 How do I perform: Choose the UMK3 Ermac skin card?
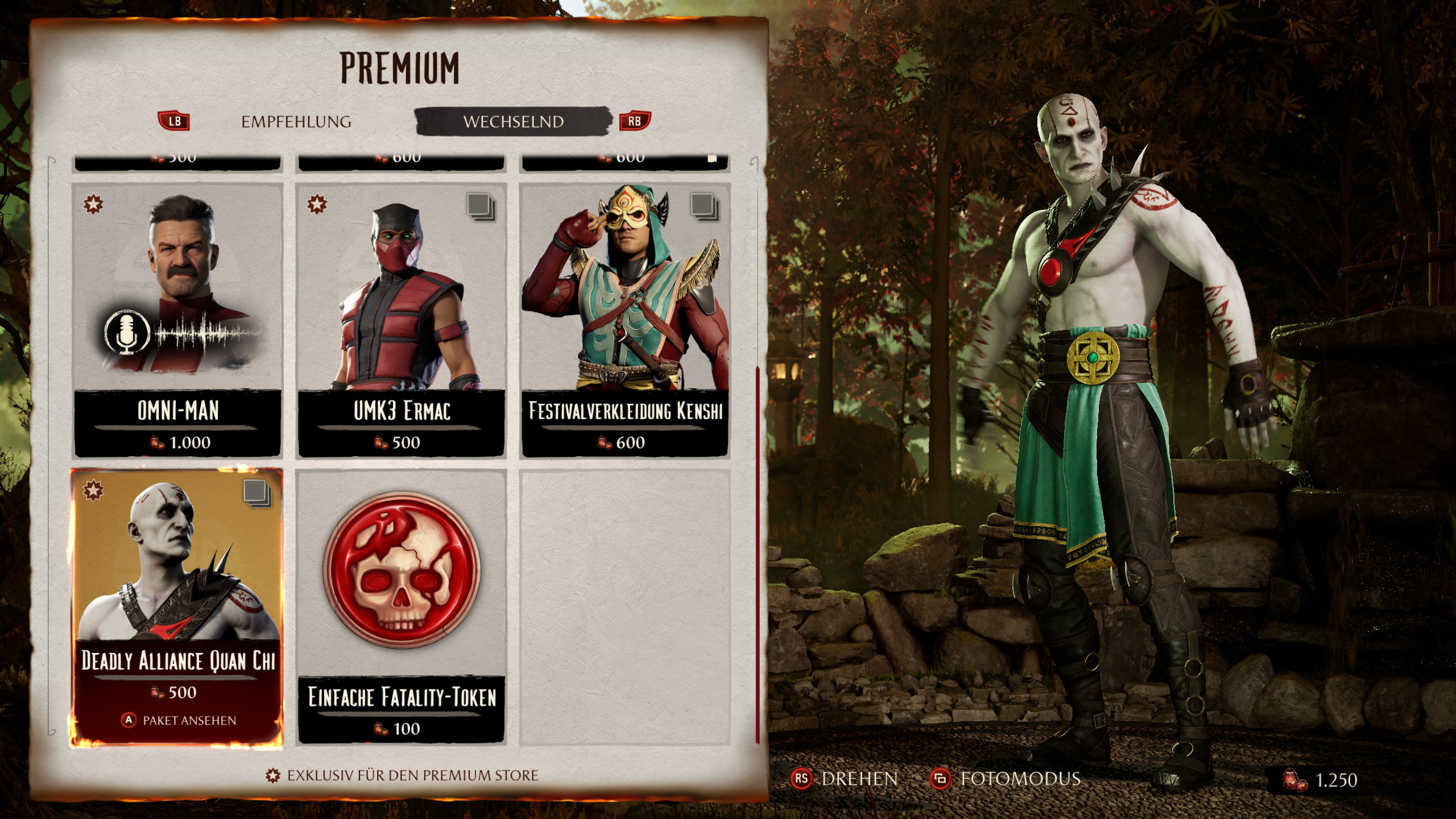pos(402,320)
